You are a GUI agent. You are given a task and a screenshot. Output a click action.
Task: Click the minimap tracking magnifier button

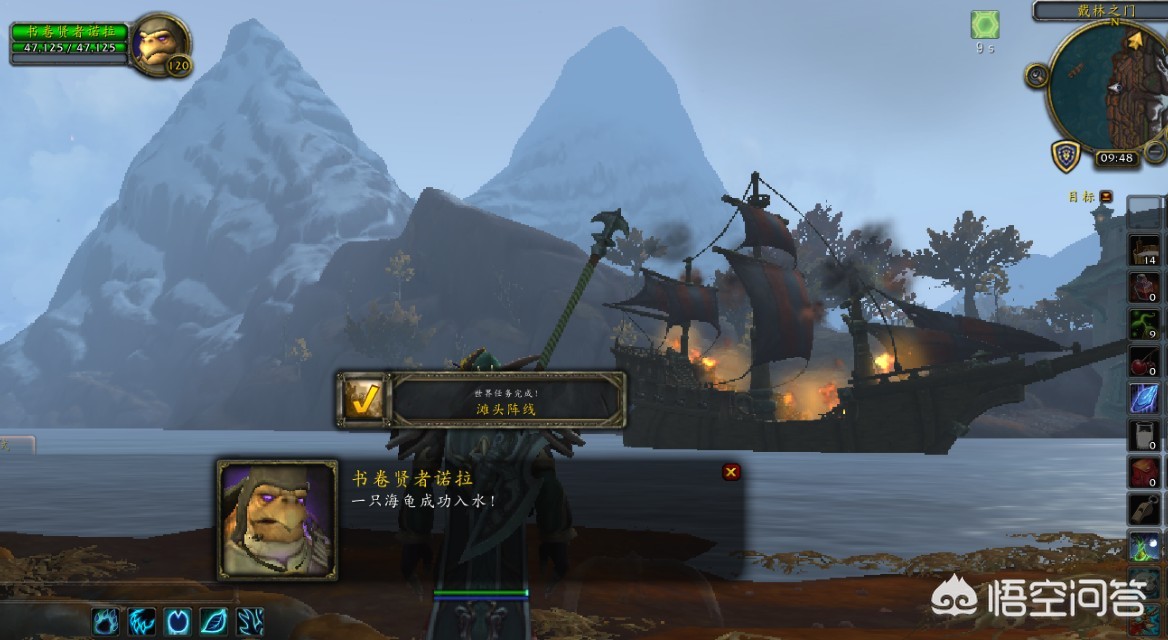pos(1037,75)
